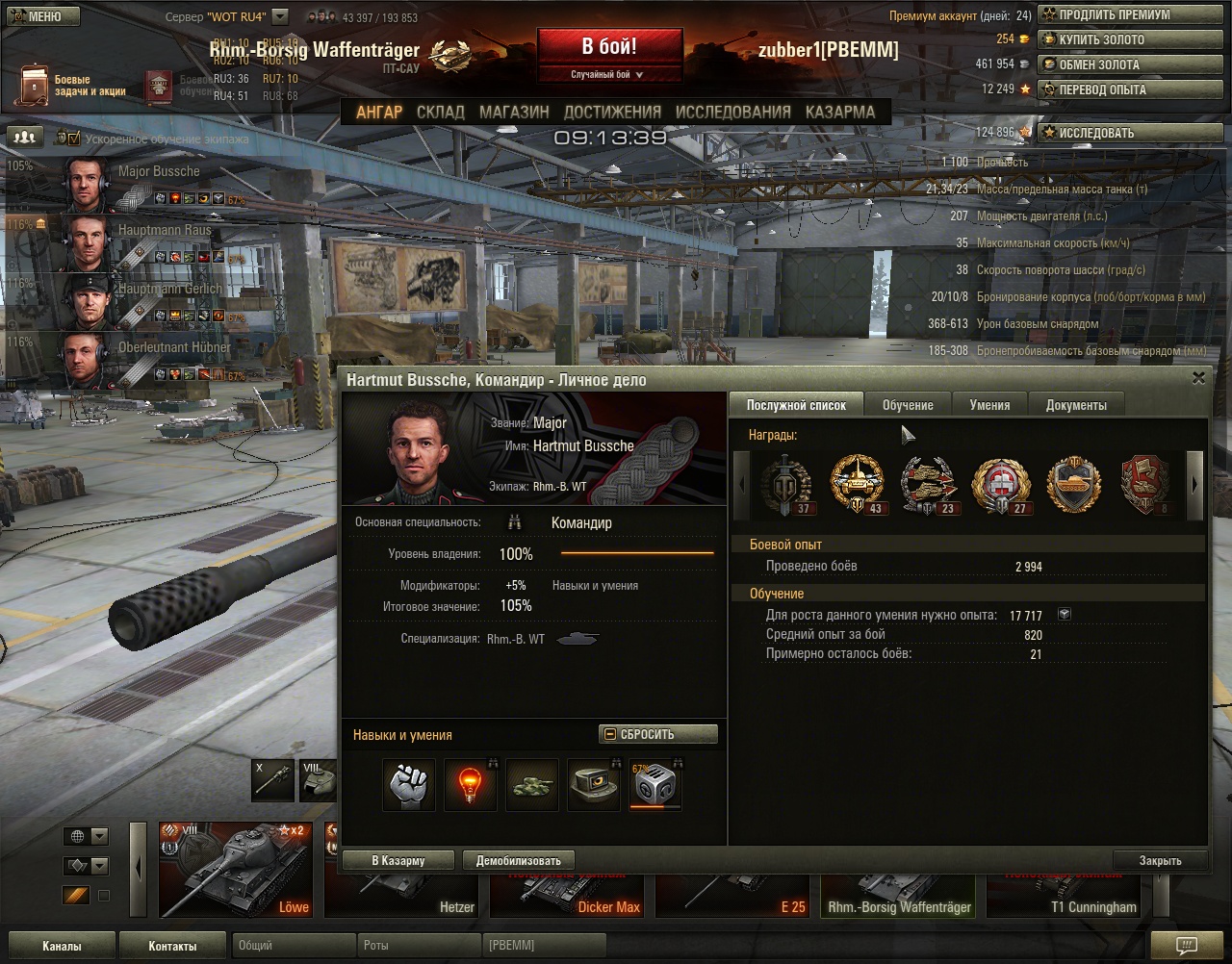Image resolution: width=1232 pixels, height=964 pixels.
Task: Send commander to barracks via В Казарму
Action: tap(398, 860)
